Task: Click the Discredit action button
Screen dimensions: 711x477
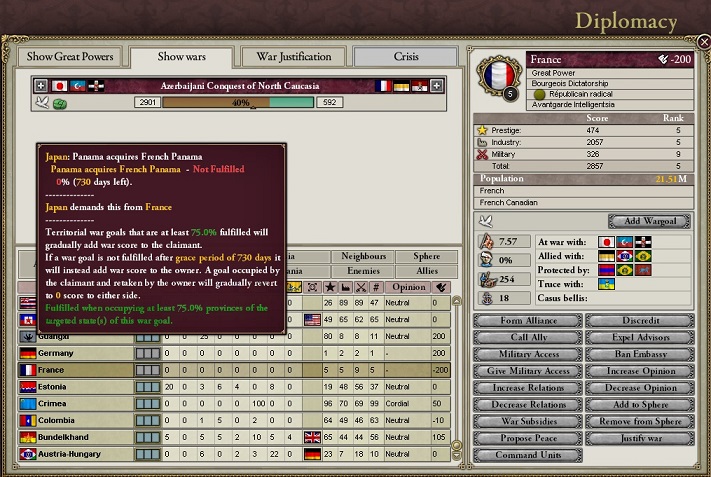Action: (x=640, y=321)
